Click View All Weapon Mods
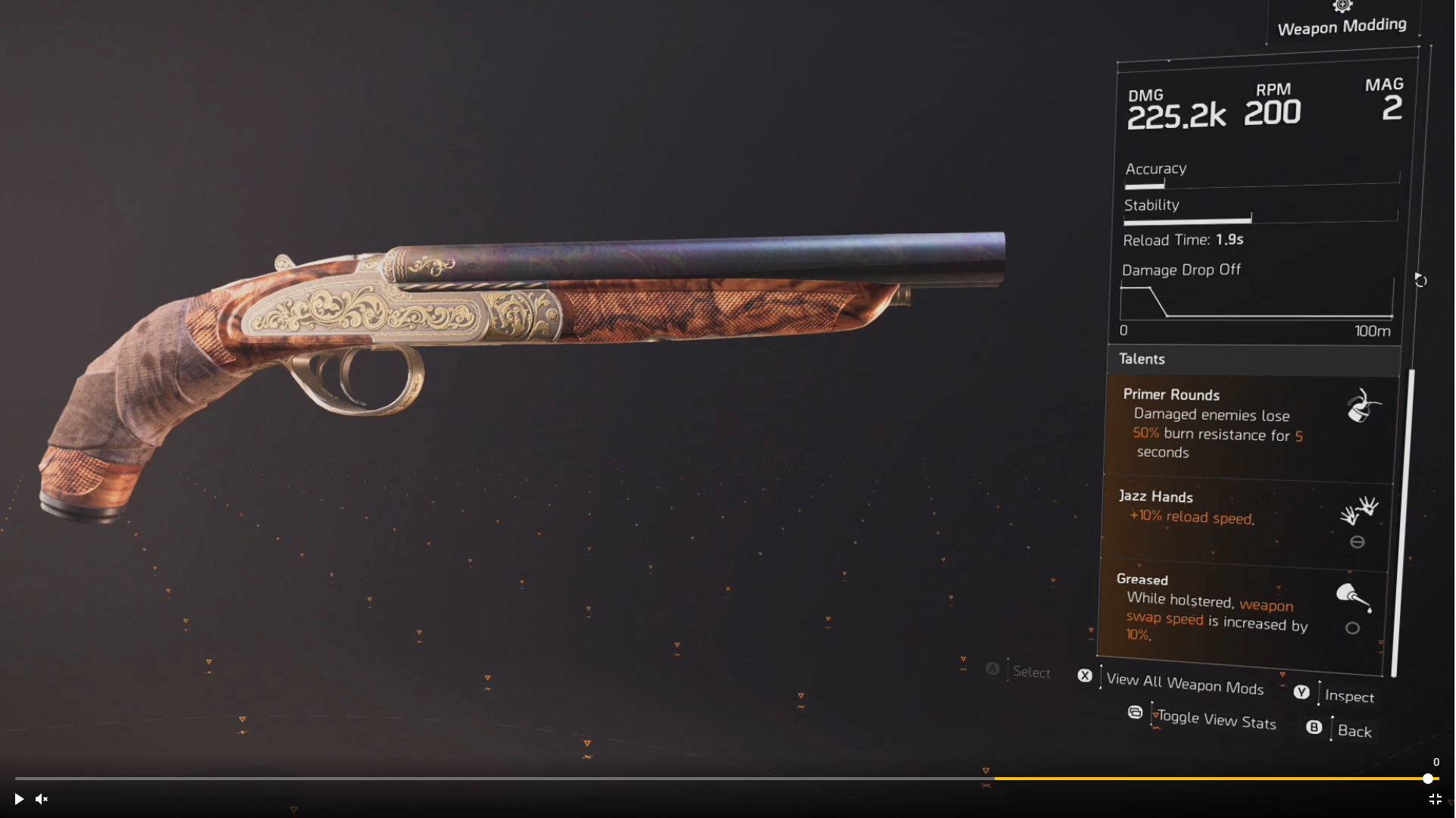The image size is (1456, 818). pos(1184,683)
